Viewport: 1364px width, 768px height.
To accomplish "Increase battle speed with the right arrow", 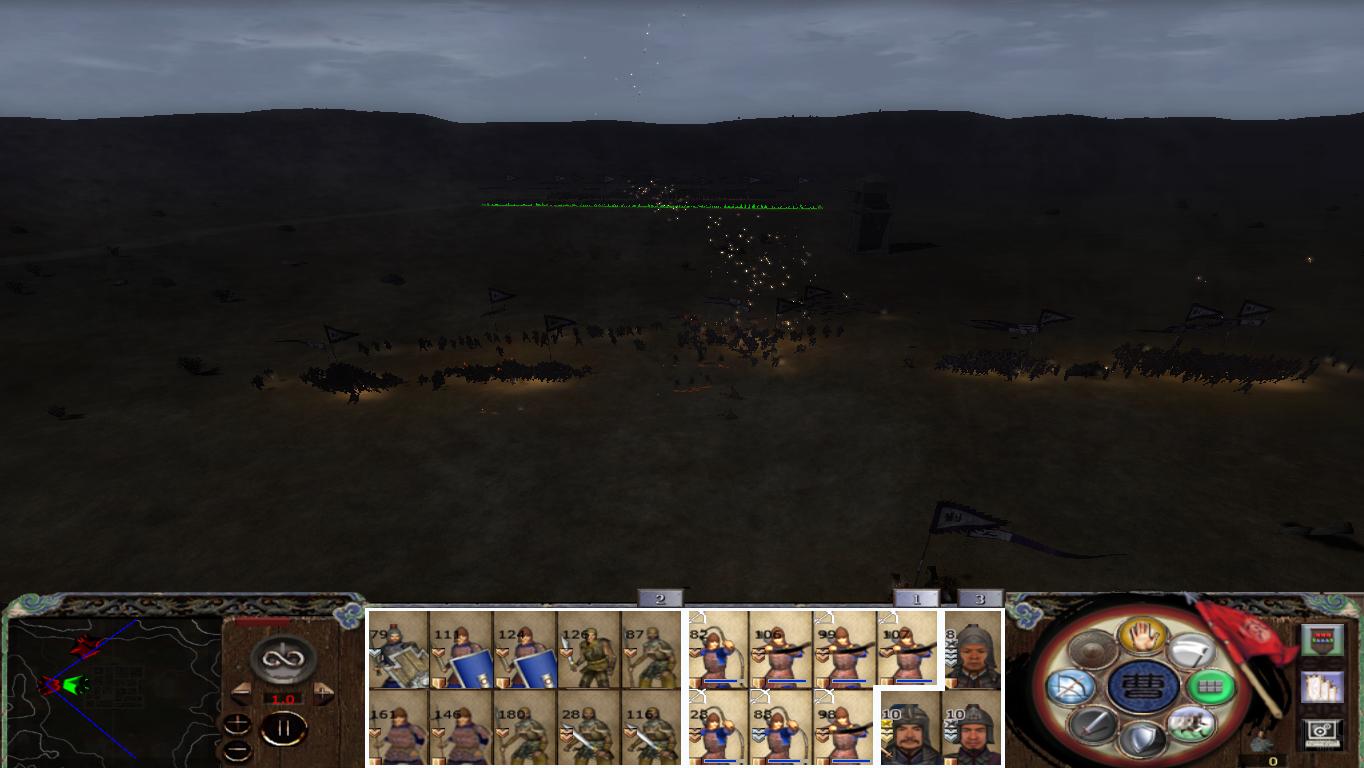I will 321,691.
